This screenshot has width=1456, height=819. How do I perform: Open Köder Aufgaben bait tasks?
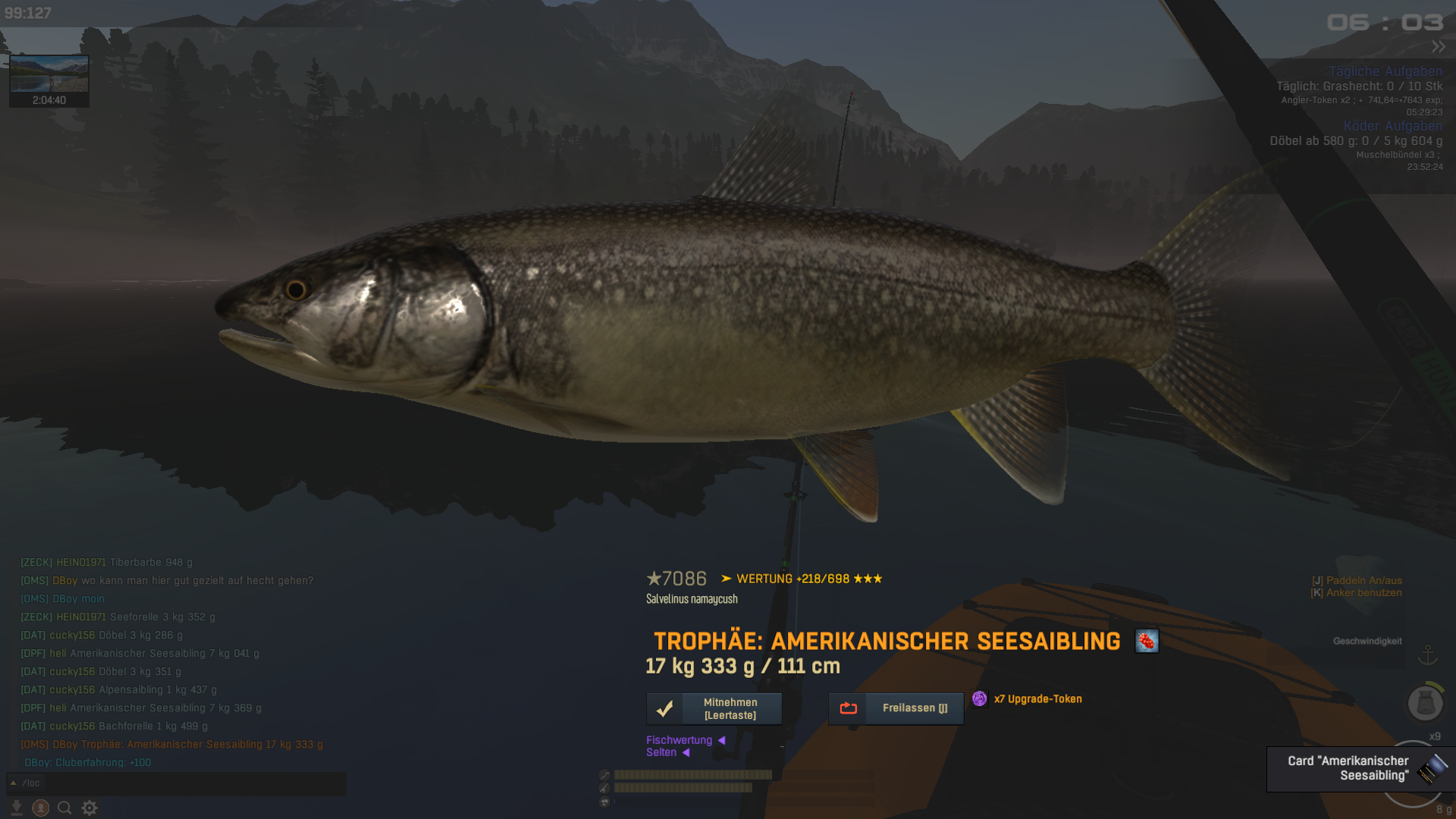pyautogui.click(x=1392, y=126)
